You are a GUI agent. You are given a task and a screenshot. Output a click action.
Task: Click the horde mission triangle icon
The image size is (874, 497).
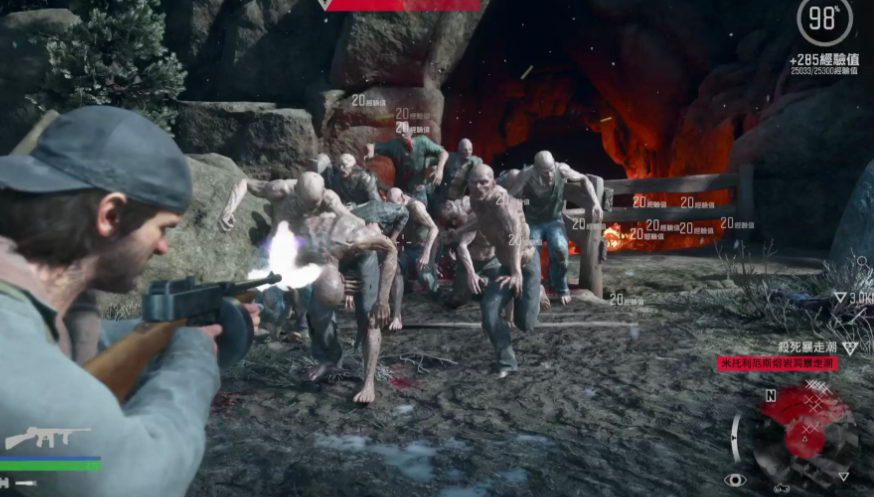849,347
